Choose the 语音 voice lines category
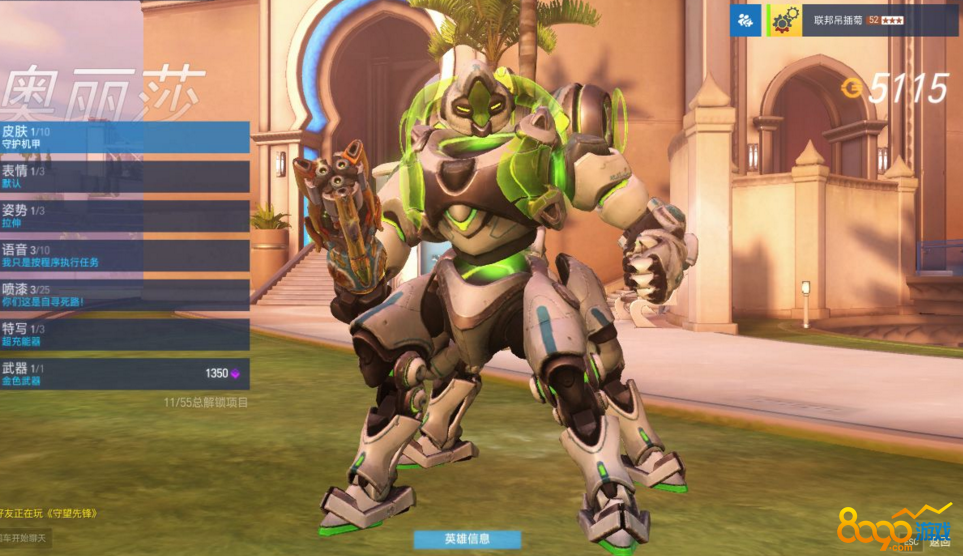Viewport: 963px width, 556px height. [124, 255]
